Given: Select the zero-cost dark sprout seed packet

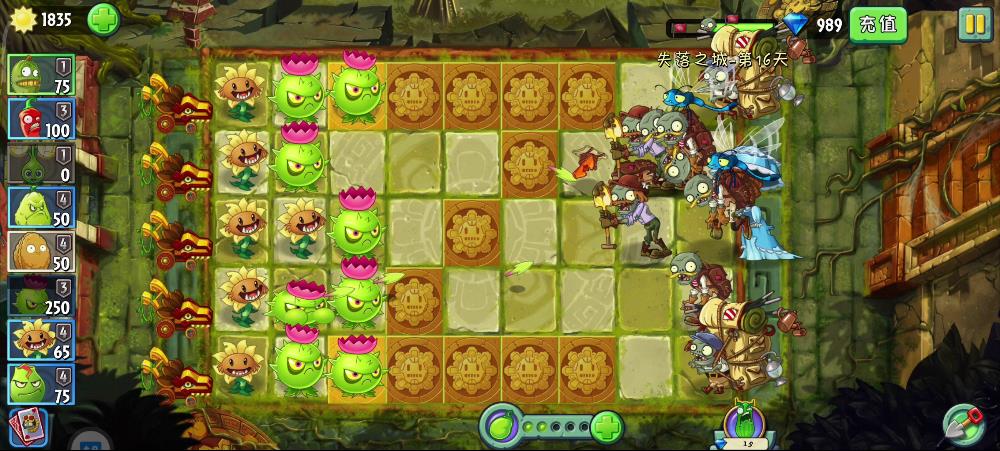Looking at the screenshot, I should (x=40, y=163).
